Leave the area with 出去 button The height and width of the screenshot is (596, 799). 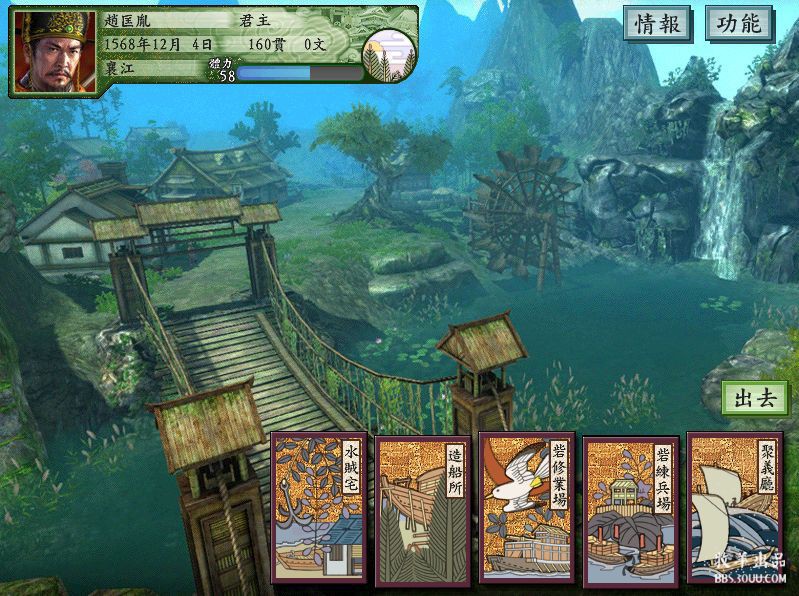[x=754, y=398]
